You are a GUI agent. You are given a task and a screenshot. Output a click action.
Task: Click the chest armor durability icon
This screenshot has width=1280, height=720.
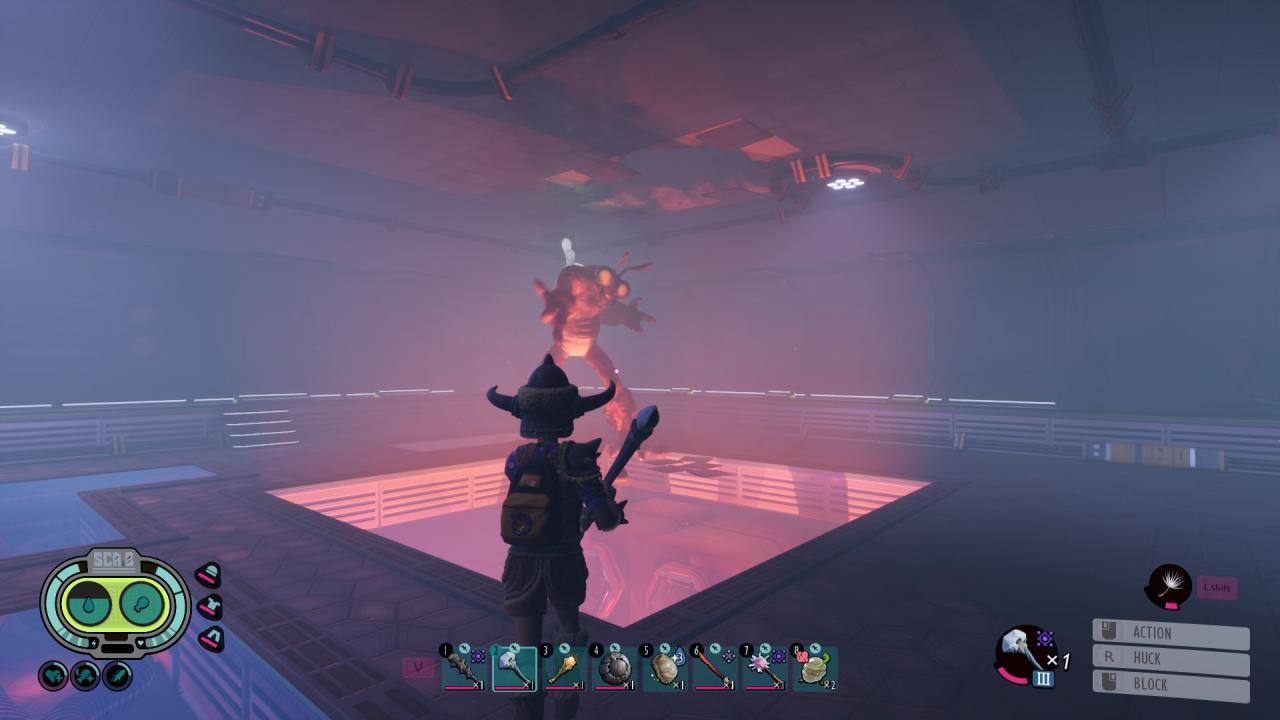(x=209, y=606)
